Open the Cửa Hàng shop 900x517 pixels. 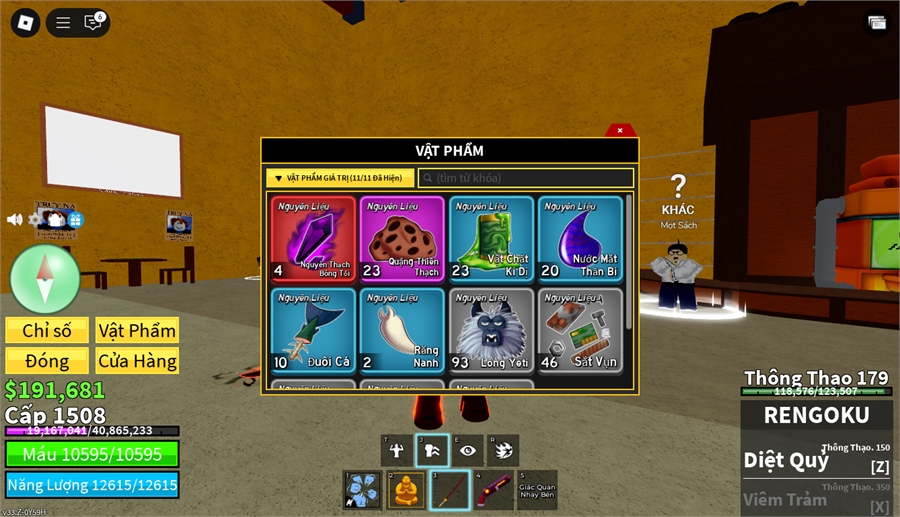click(x=137, y=361)
